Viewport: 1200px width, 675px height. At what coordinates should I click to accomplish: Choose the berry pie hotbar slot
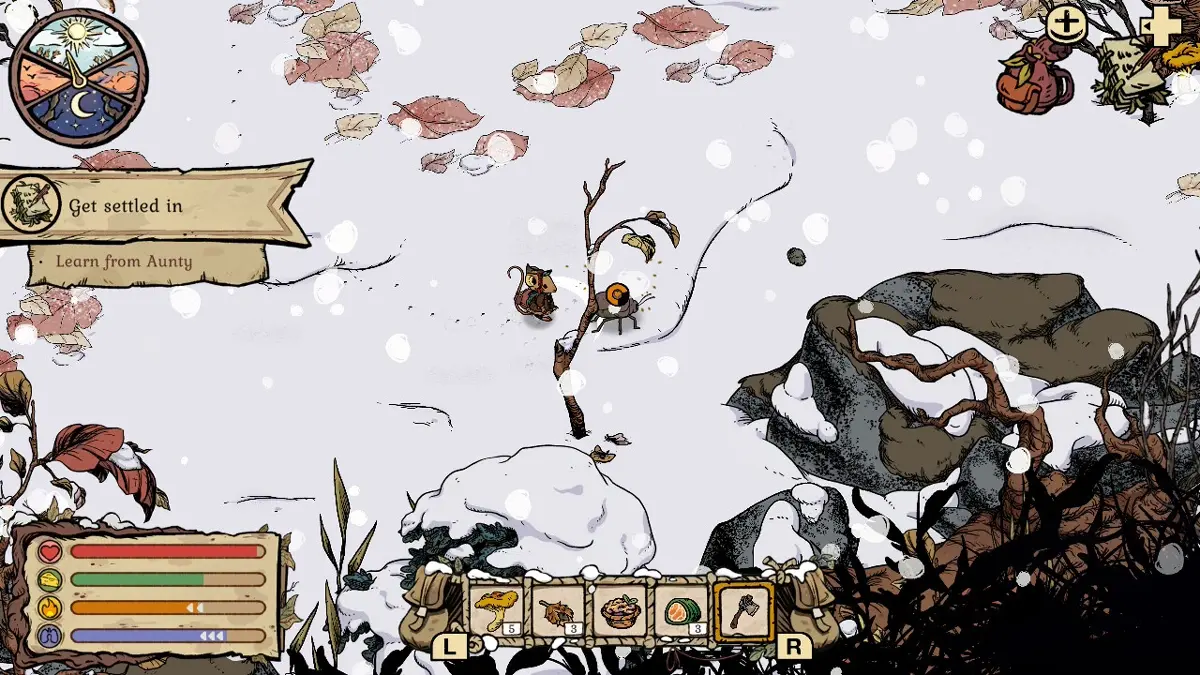coord(619,610)
